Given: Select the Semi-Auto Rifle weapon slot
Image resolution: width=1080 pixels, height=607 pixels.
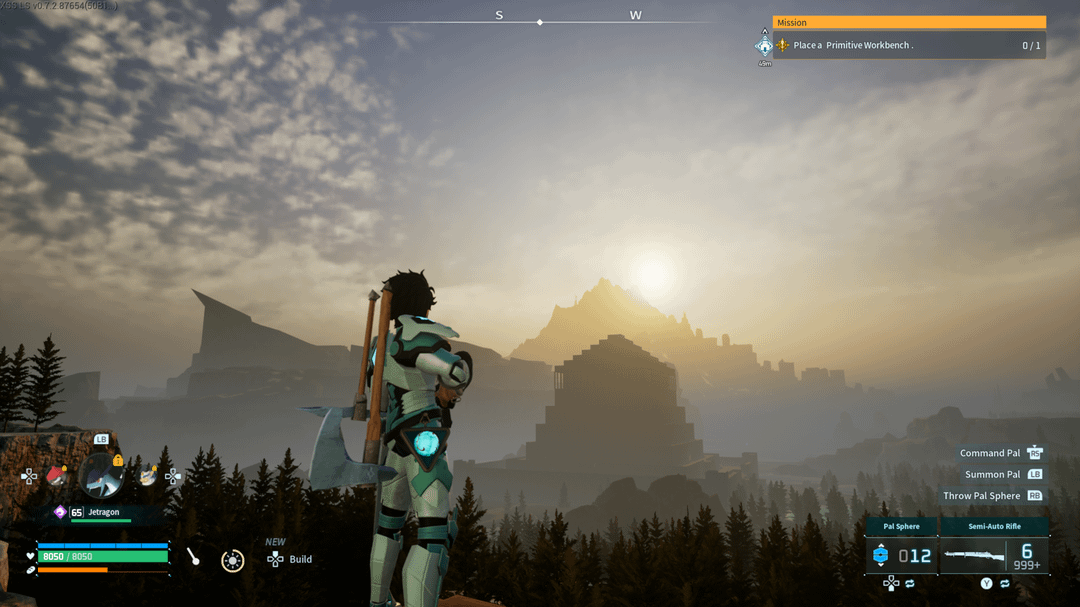Looking at the screenshot, I should pyautogui.click(x=994, y=554).
